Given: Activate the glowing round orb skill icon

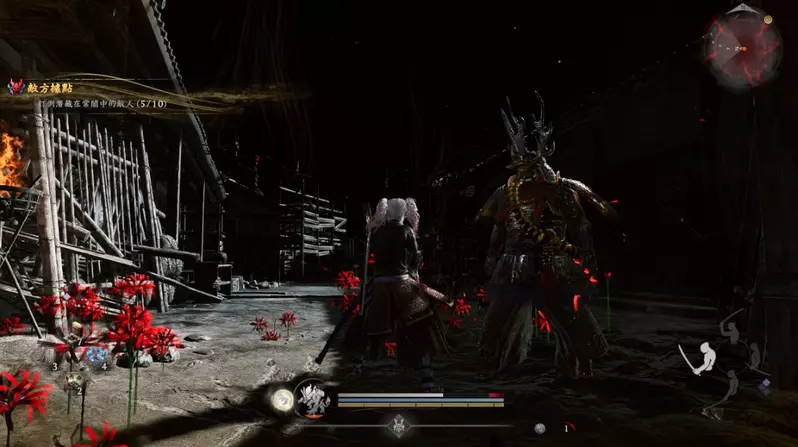Looking at the screenshot, I should 282,400.
